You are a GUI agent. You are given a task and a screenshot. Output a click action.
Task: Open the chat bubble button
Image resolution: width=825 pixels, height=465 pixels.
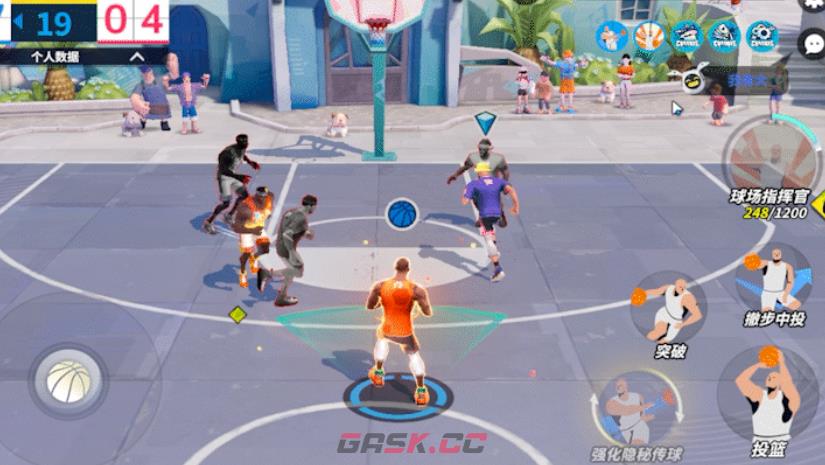[814, 41]
